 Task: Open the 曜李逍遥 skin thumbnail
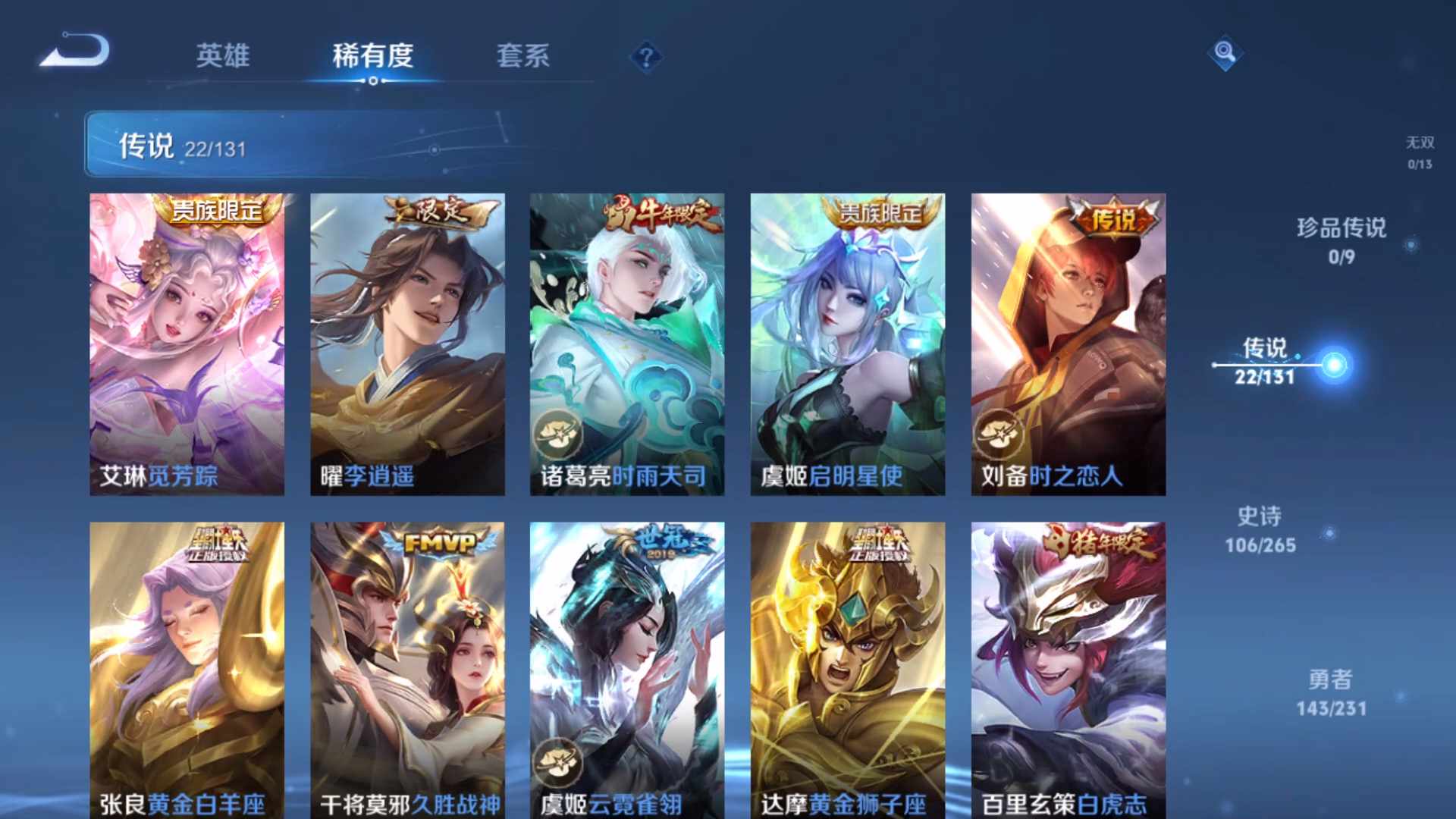[407, 341]
